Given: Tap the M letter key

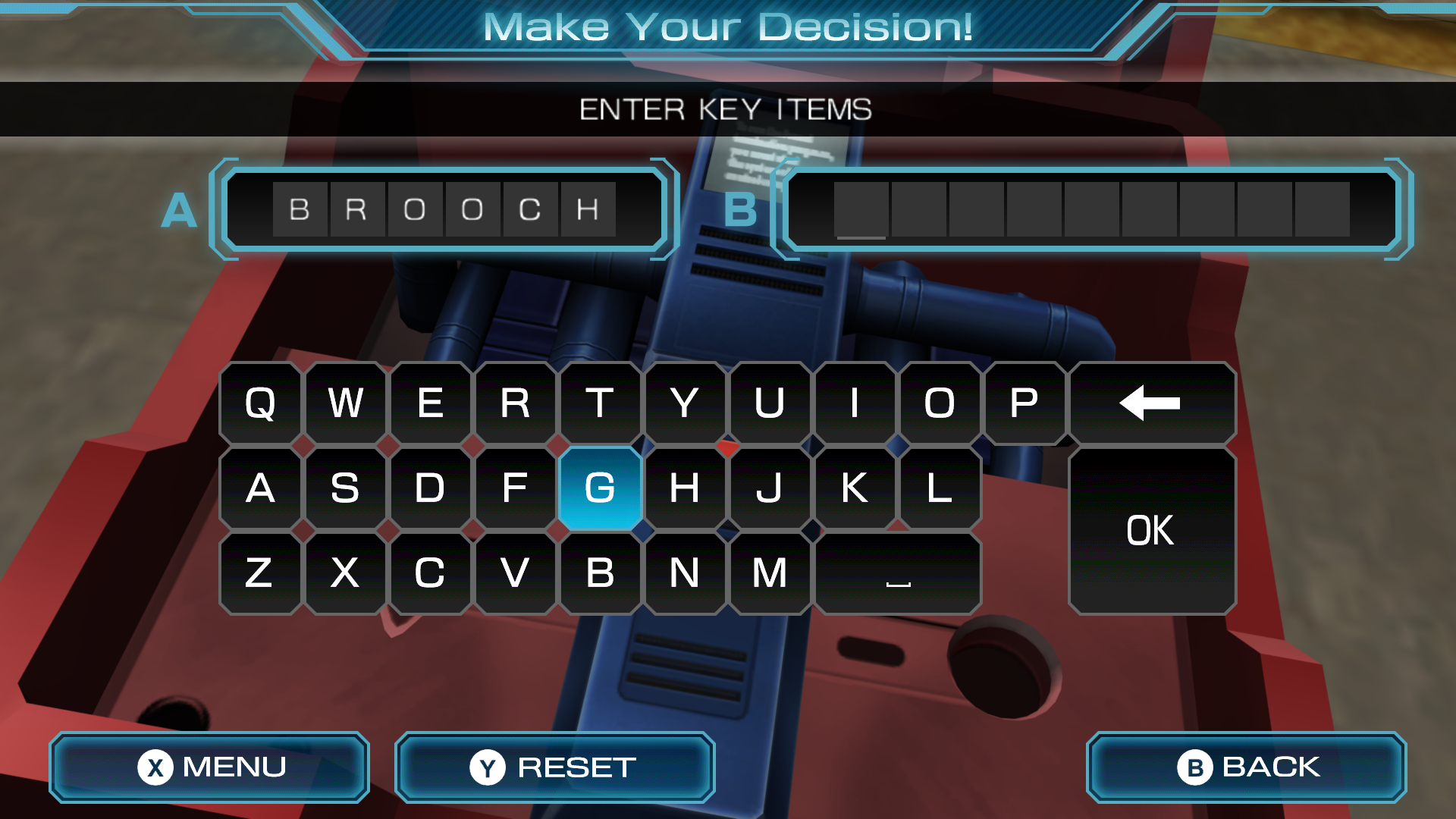Looking at the screenshot, I should pyautogui.click(x=770, y=573).
